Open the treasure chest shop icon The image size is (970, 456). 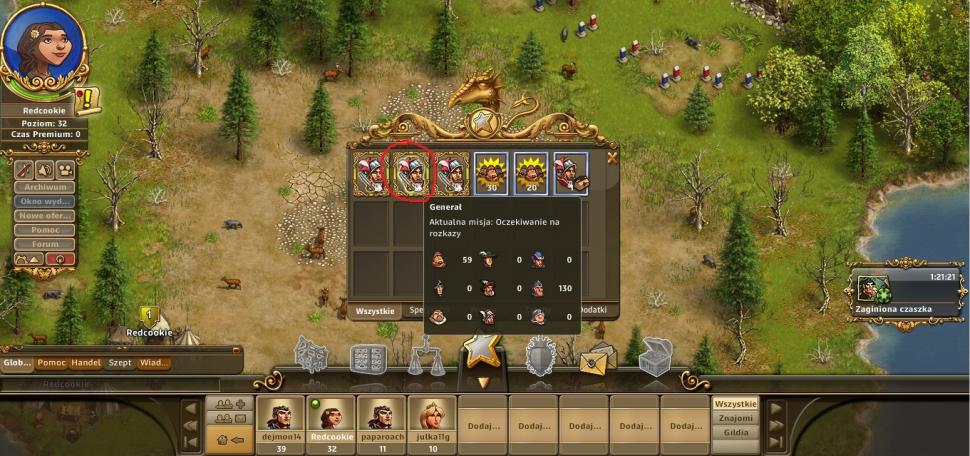pos(655,357)
